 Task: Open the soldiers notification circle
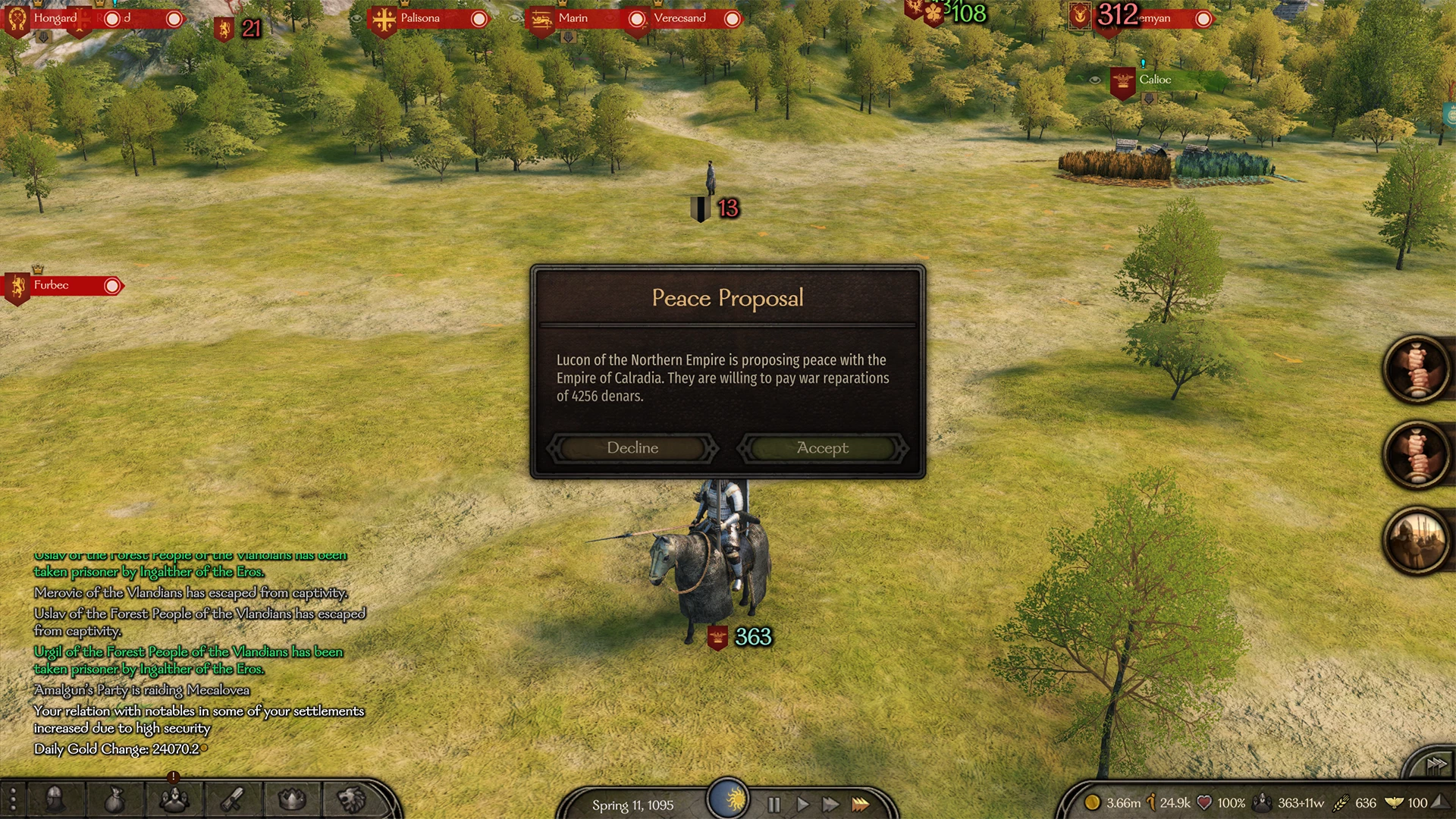point(1415,539)
